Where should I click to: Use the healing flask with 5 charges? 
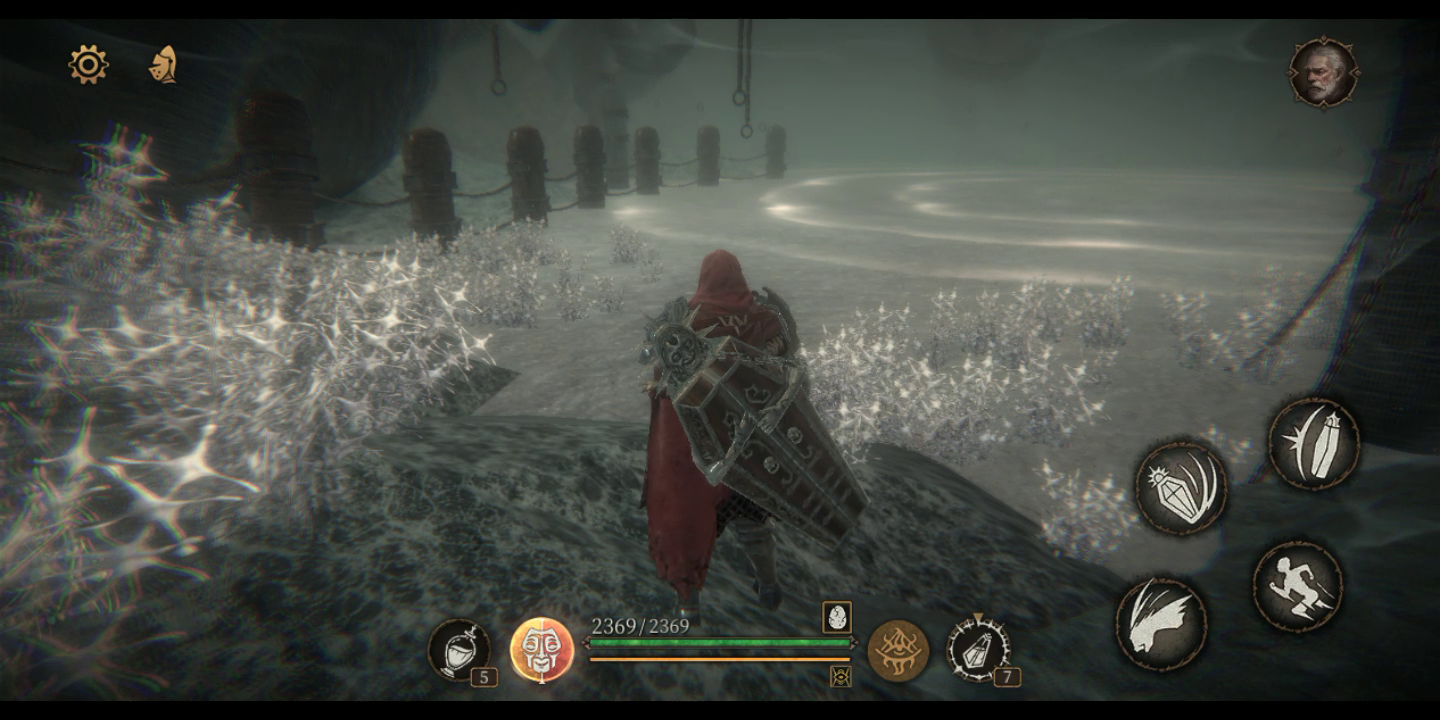(459, 650)
